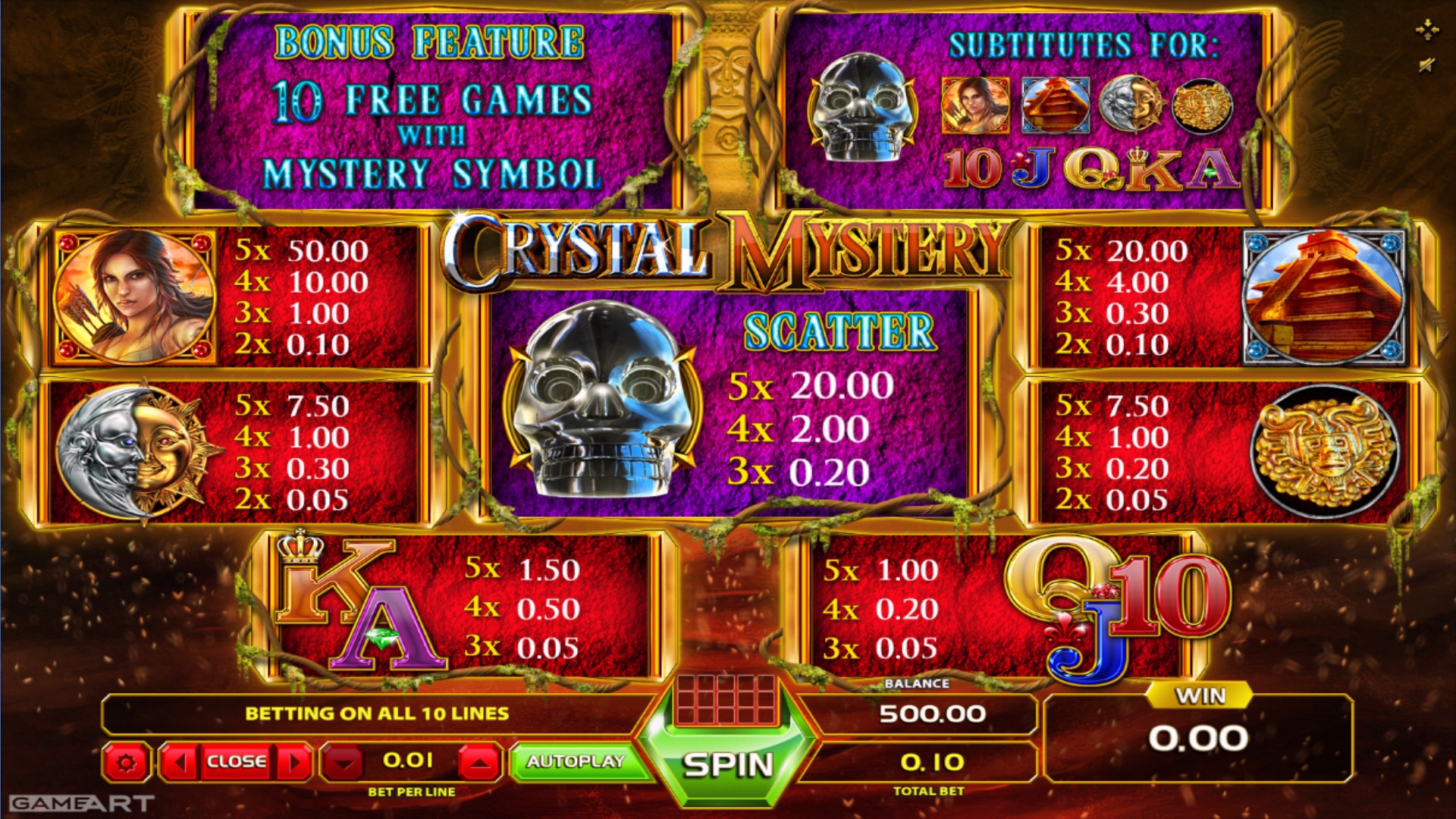Show the paylines grid above the SPIN button

pyautogui.click(x=726, y=698)
